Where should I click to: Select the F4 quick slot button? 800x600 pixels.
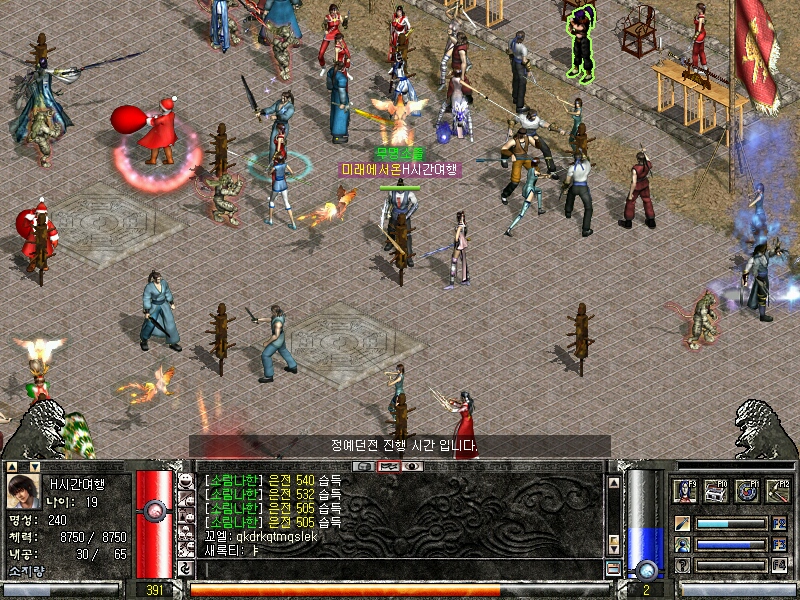point(780,566)
